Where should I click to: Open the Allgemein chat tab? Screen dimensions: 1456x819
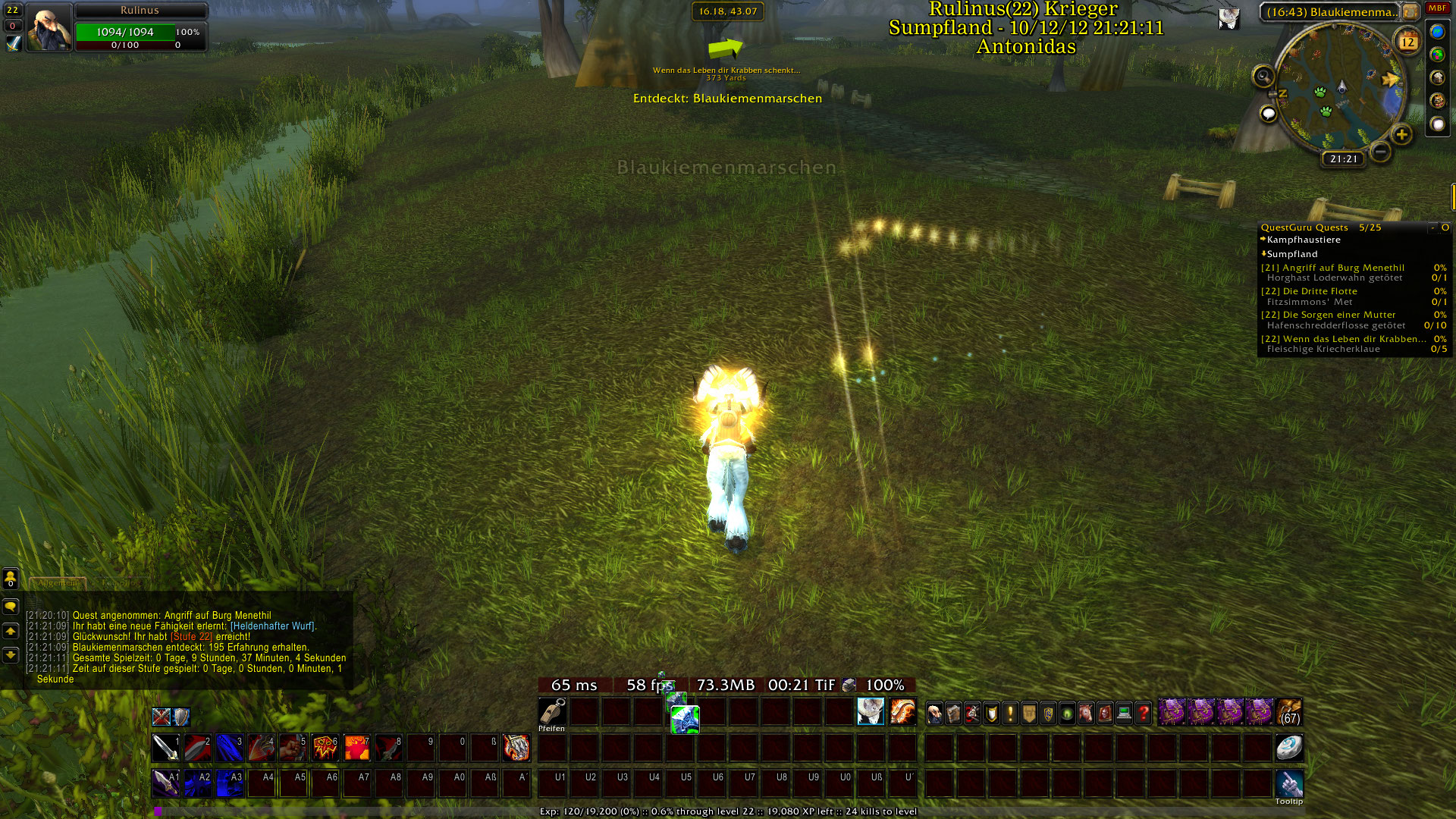click(x=58, y=583)
